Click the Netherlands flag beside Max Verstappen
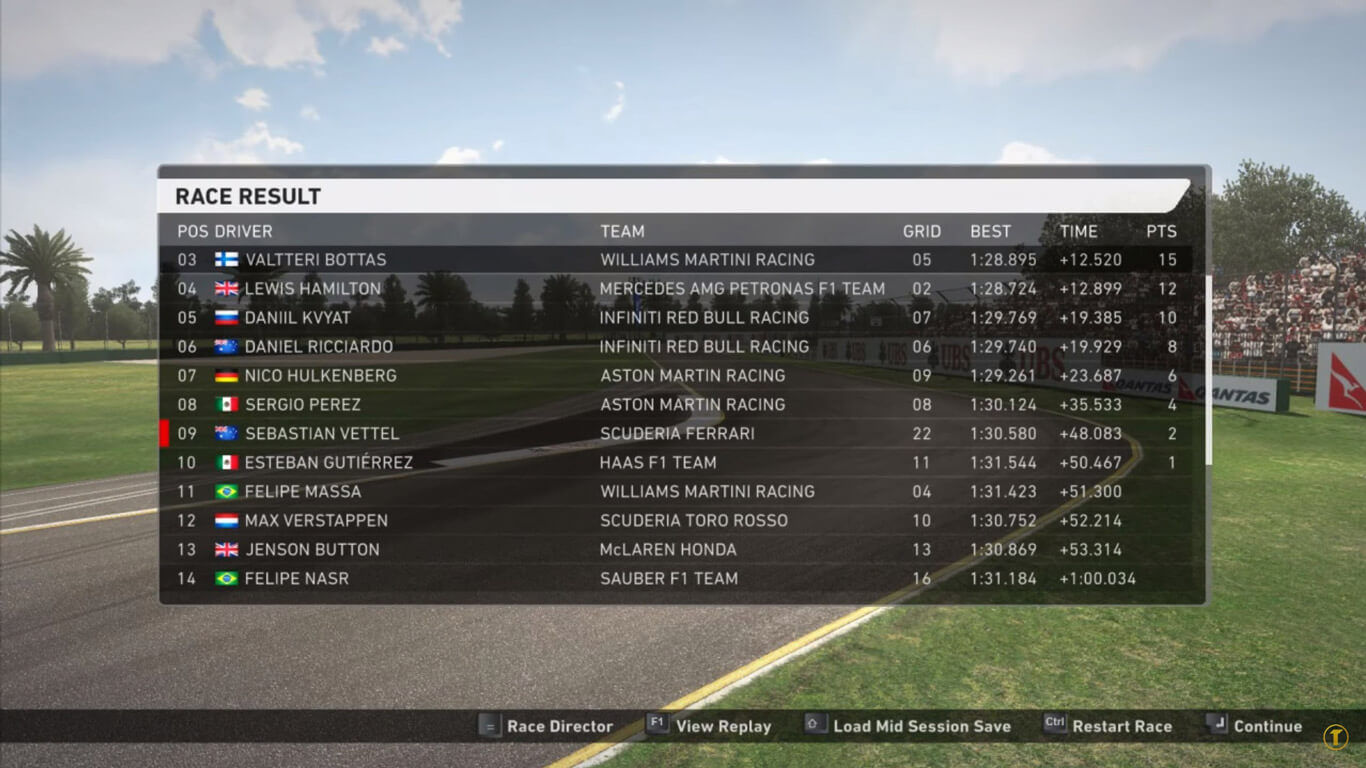The image size is (1366, 768). pyautogui.click(x=228, y=520)
